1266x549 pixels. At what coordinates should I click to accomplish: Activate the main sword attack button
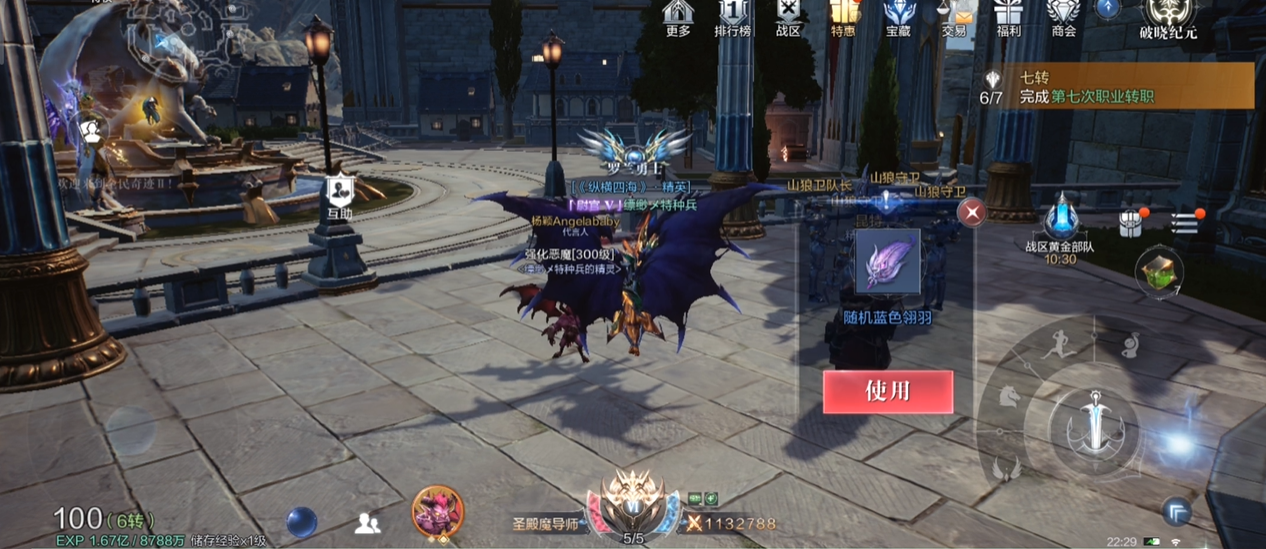(1095, 419)
